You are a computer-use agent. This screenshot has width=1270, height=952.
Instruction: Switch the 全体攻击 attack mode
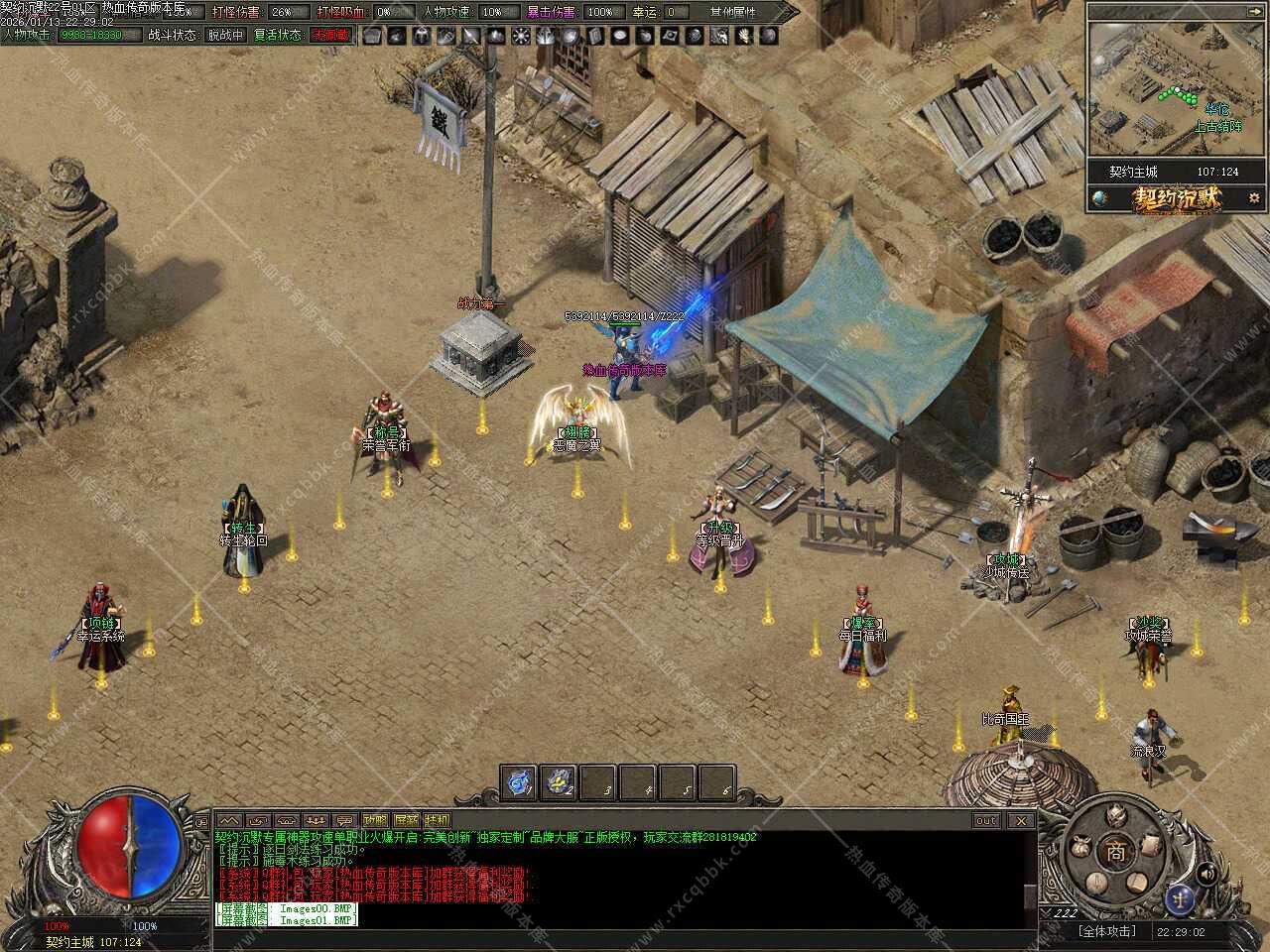tap(1107, 931)
